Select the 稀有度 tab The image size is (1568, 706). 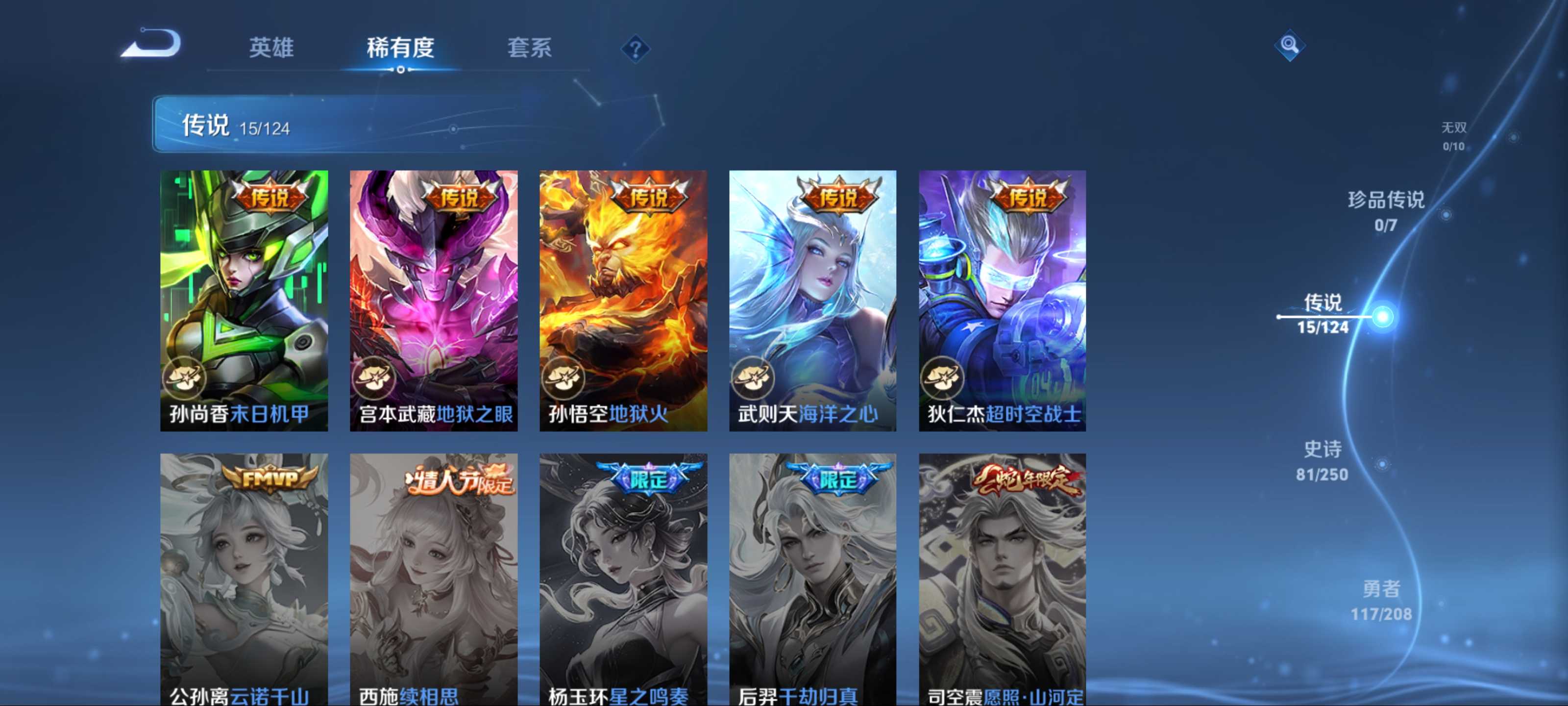pos(400,48)
